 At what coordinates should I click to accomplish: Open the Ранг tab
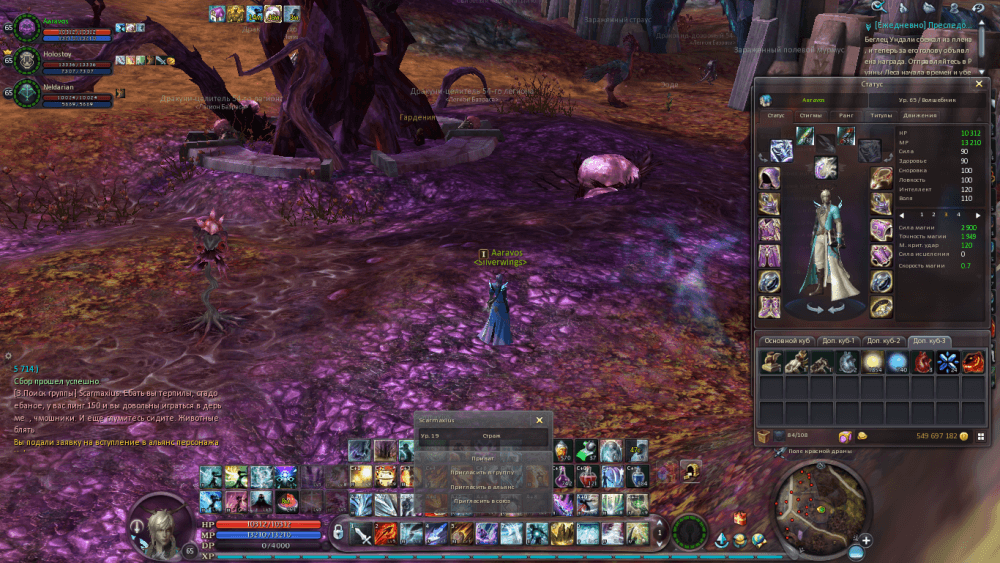[846, 115]
